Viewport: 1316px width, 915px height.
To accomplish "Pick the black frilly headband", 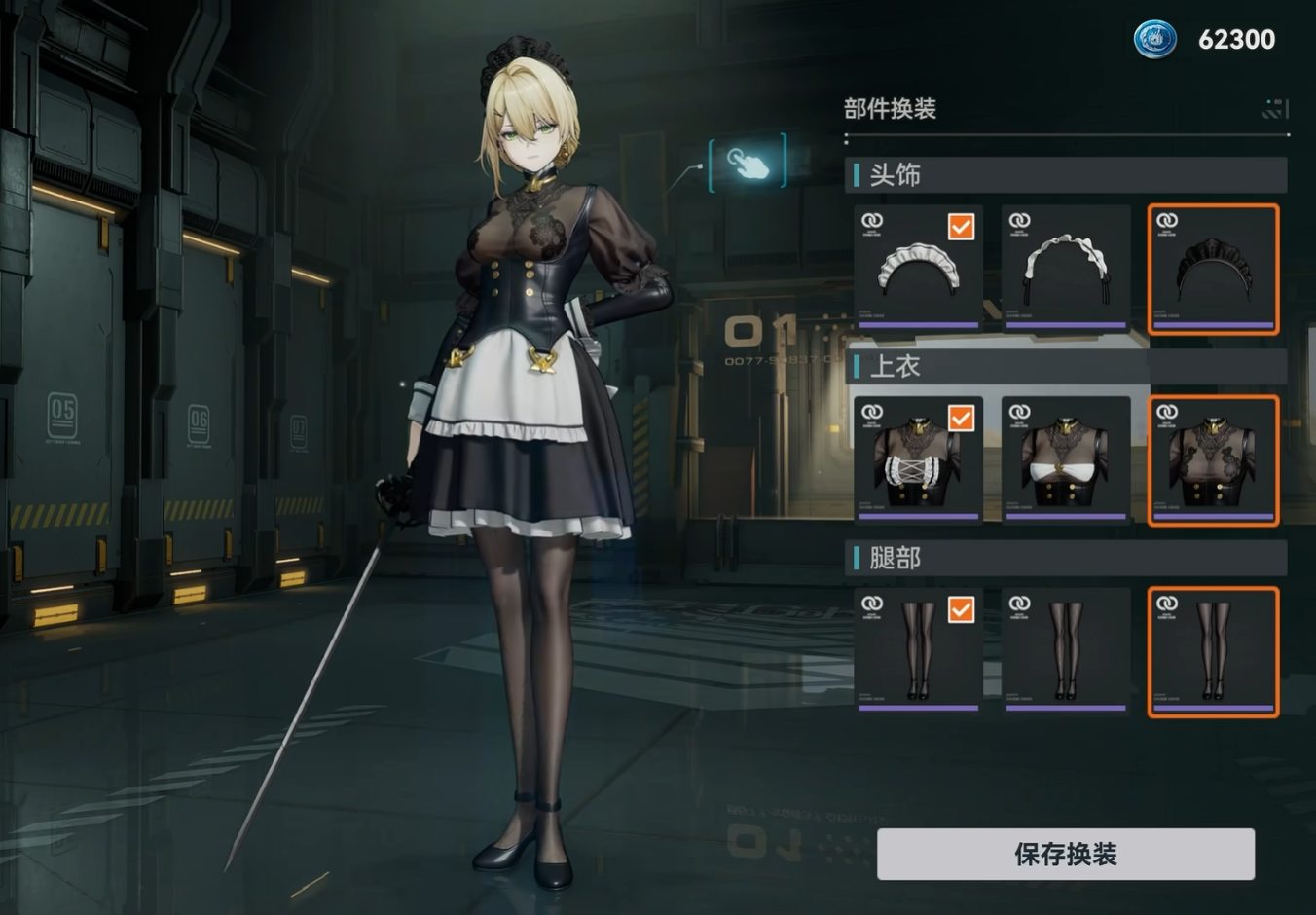I will tap(1213, 268).
